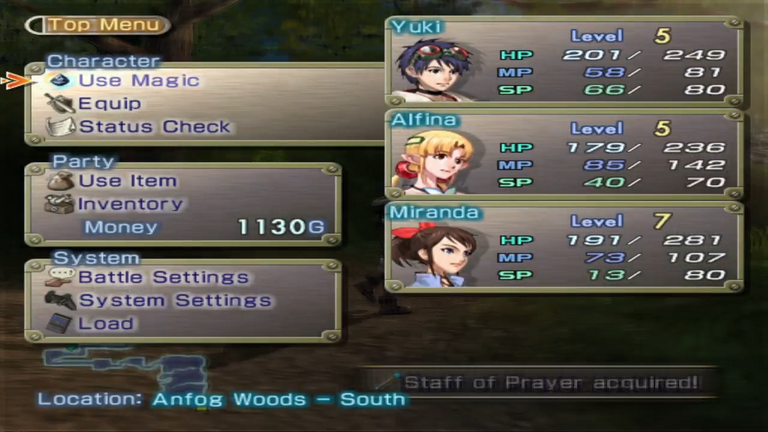Choose Status Check from Character menu
The image size is (768, 432).
154,127
